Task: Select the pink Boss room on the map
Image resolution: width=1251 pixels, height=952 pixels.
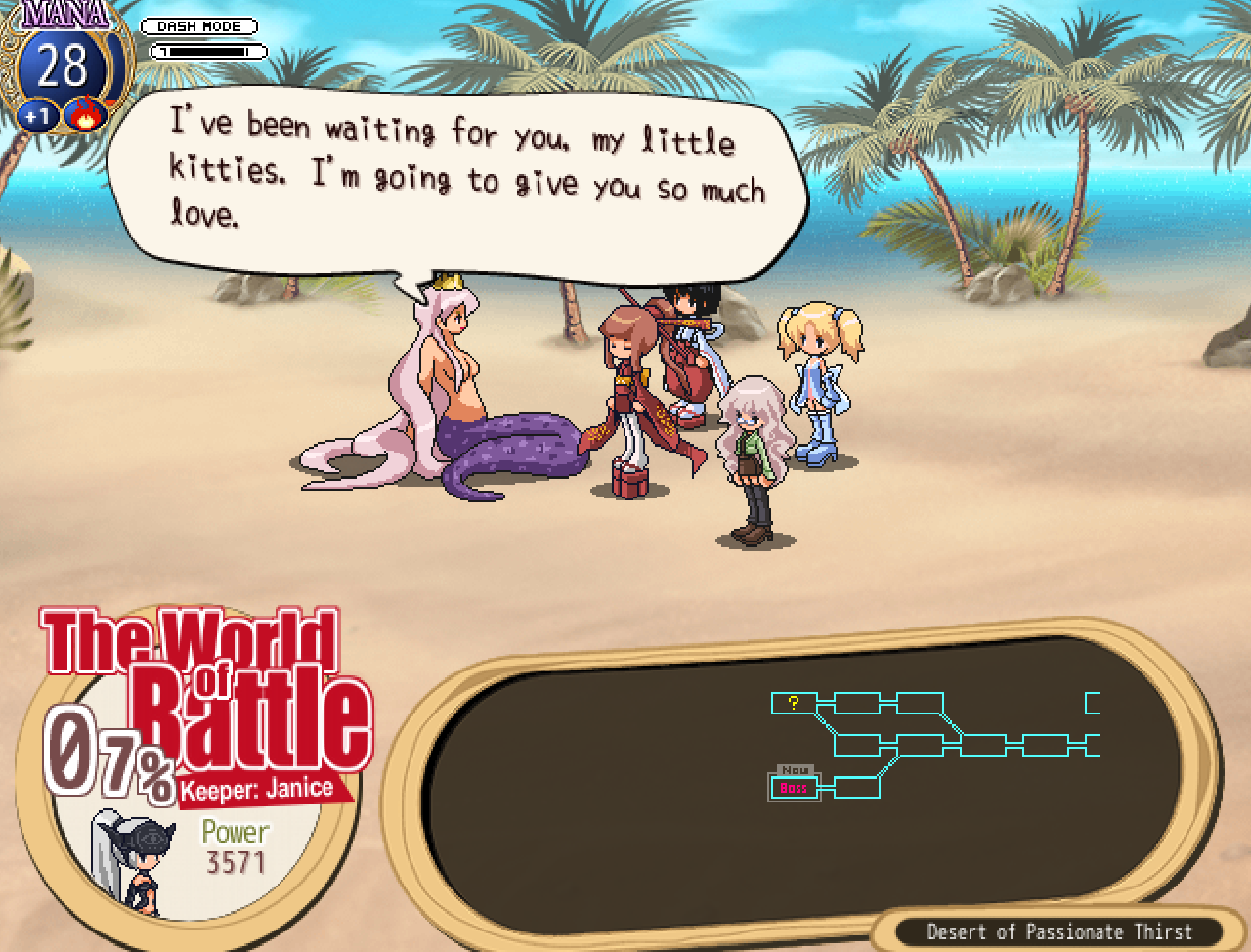Action: point(794,788)
